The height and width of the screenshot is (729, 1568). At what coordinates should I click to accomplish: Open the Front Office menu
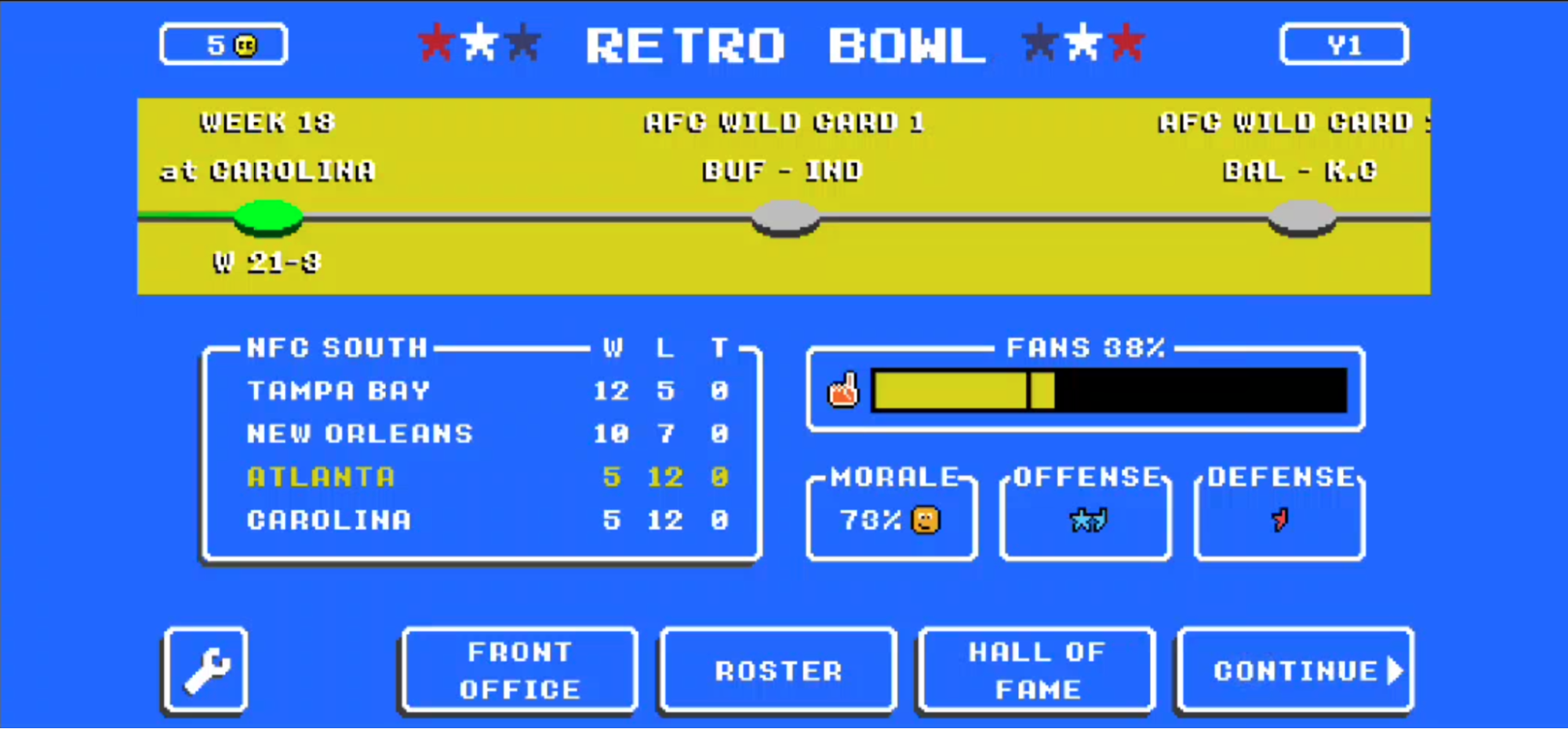coord(519,671)
